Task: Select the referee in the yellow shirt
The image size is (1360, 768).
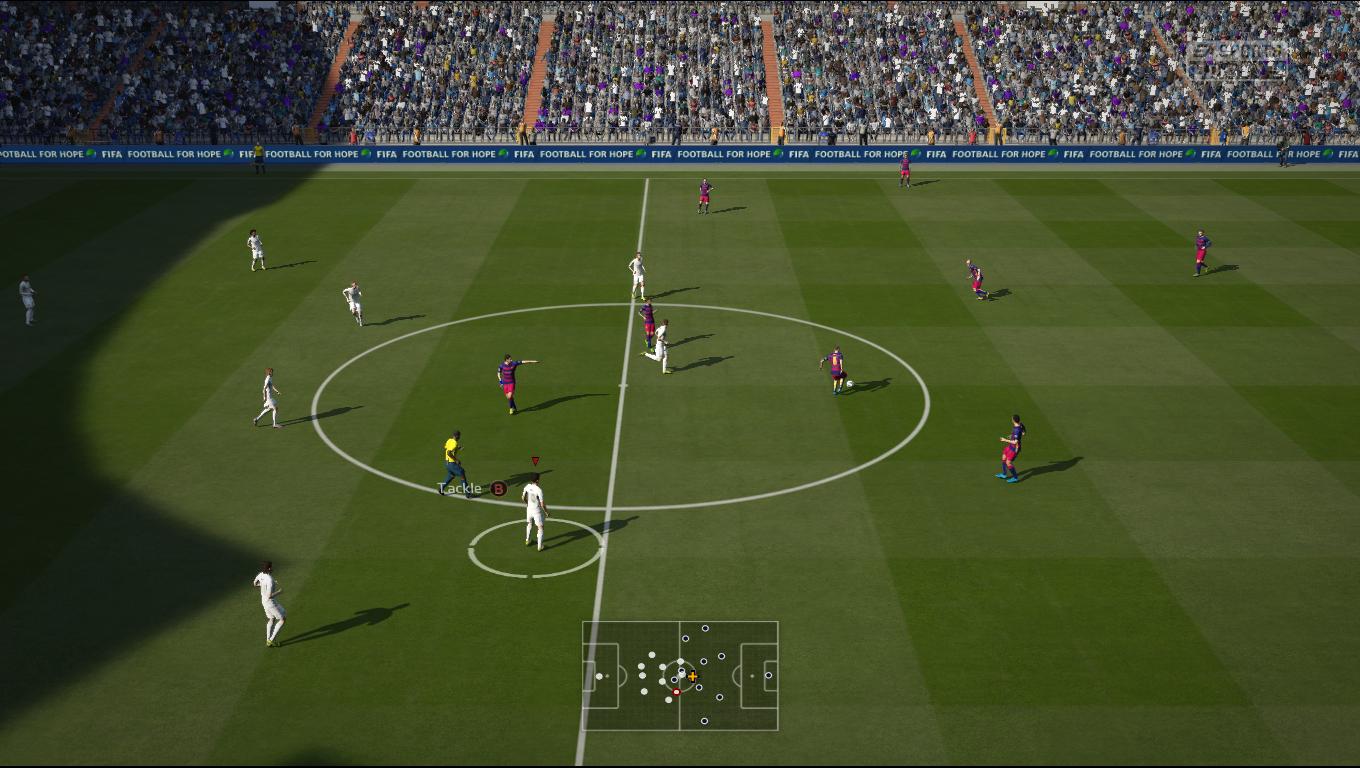Action: click(x=451, y=447)
